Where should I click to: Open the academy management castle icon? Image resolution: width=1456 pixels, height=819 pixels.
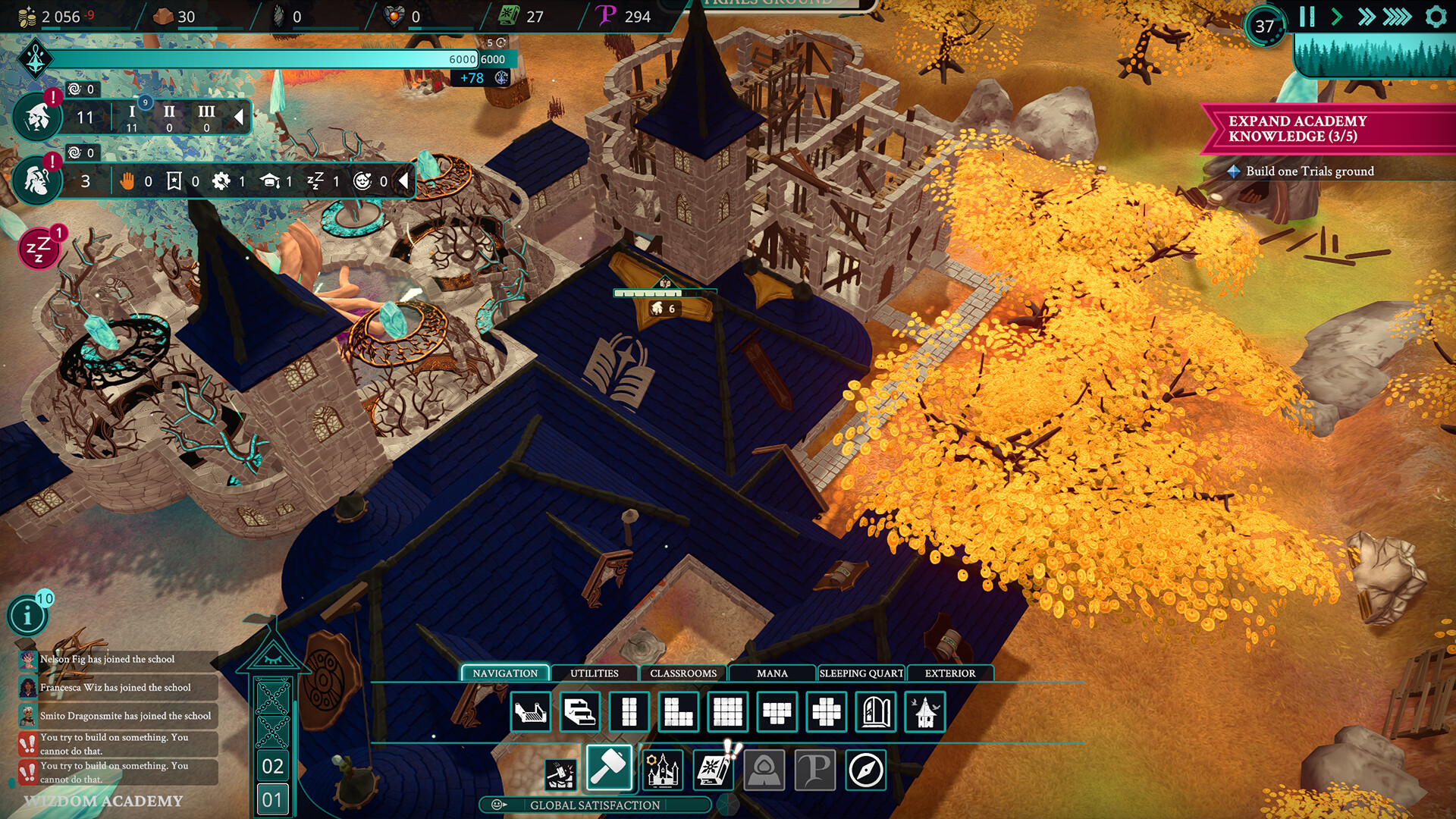[x=663, y=770]
